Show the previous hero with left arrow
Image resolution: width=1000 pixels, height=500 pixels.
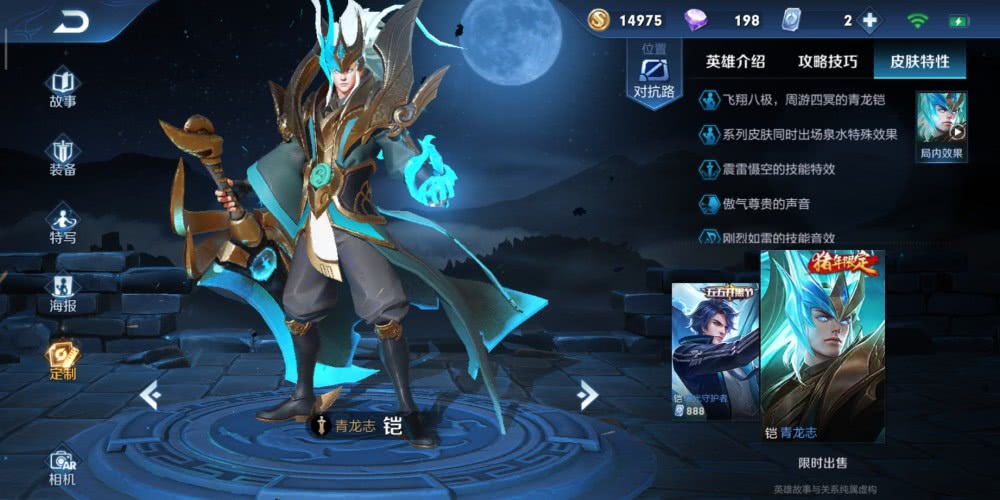(150, 396)
